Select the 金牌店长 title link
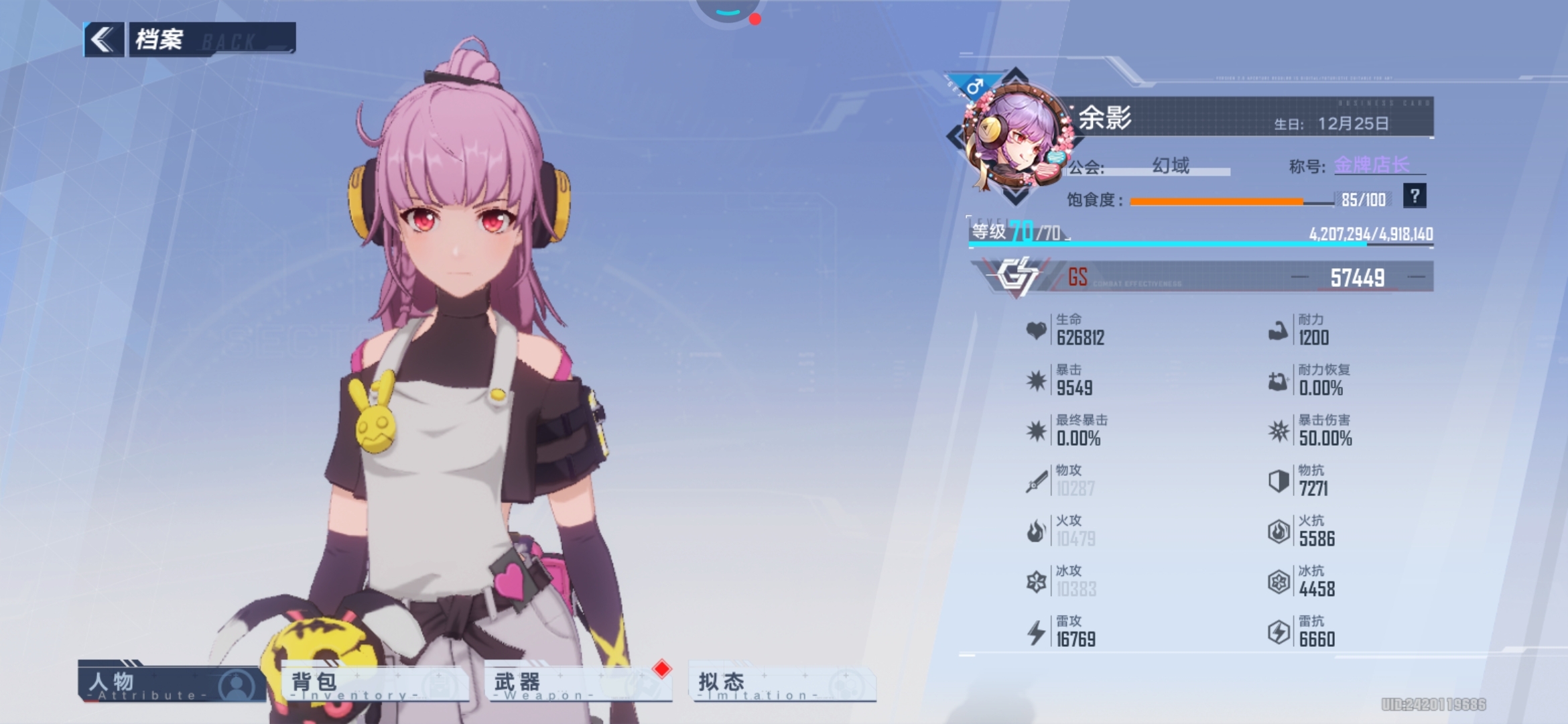Image resolution: width=1568 pixels, height=724 pixels. click(1372, 165)
